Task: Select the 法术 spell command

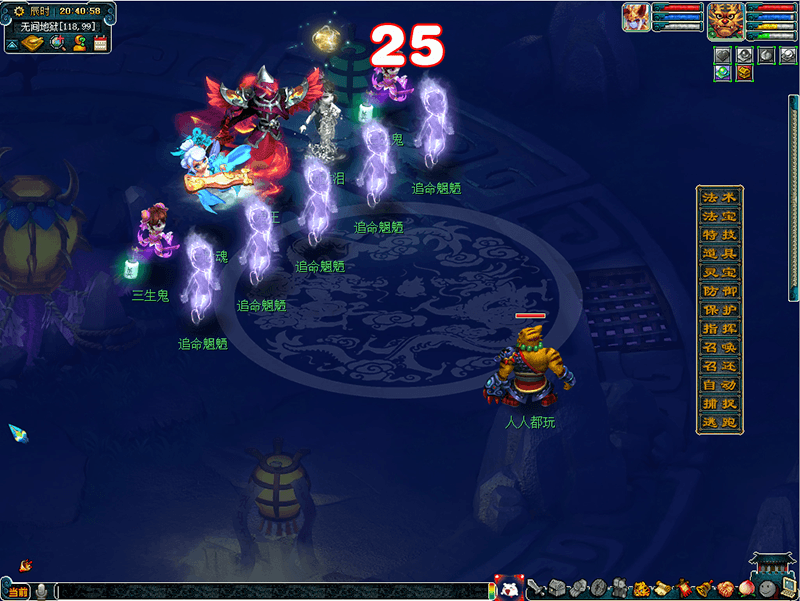Action: (x=719, y=196)
